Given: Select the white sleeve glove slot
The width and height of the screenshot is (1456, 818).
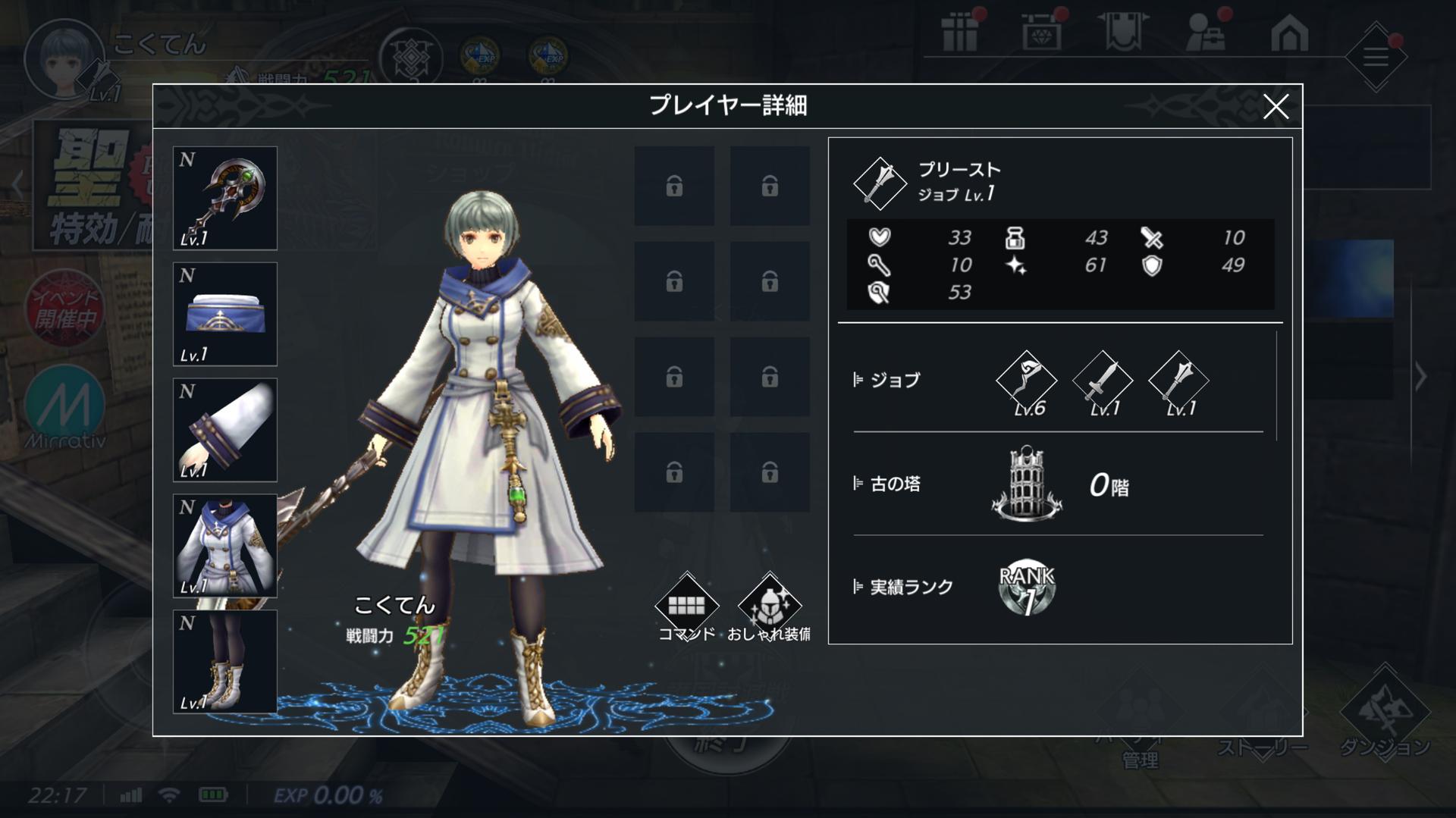Looking at the screenshot, I should [225, 430].
